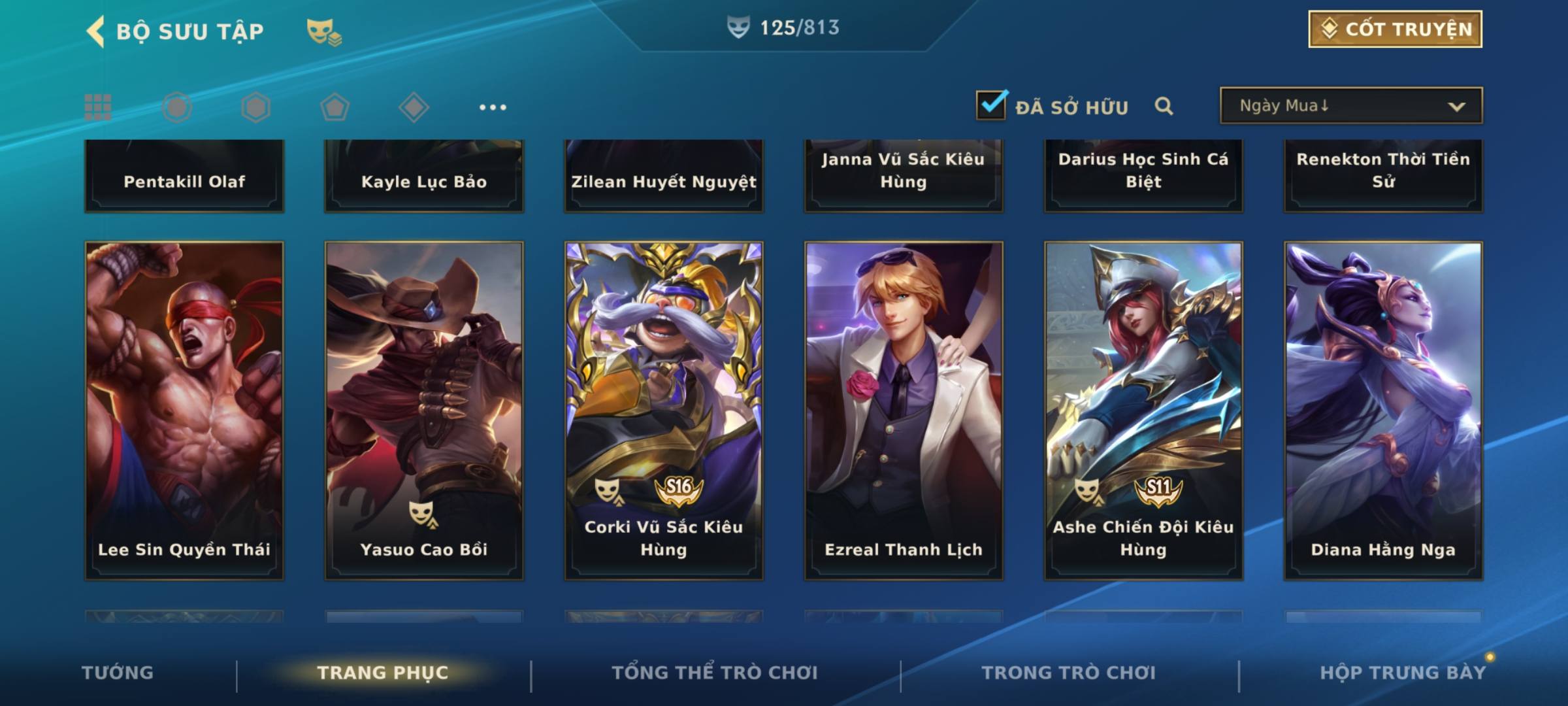
Task: Choose the Yasuo Cao Bồi skin card
Action: coord(424,411)
